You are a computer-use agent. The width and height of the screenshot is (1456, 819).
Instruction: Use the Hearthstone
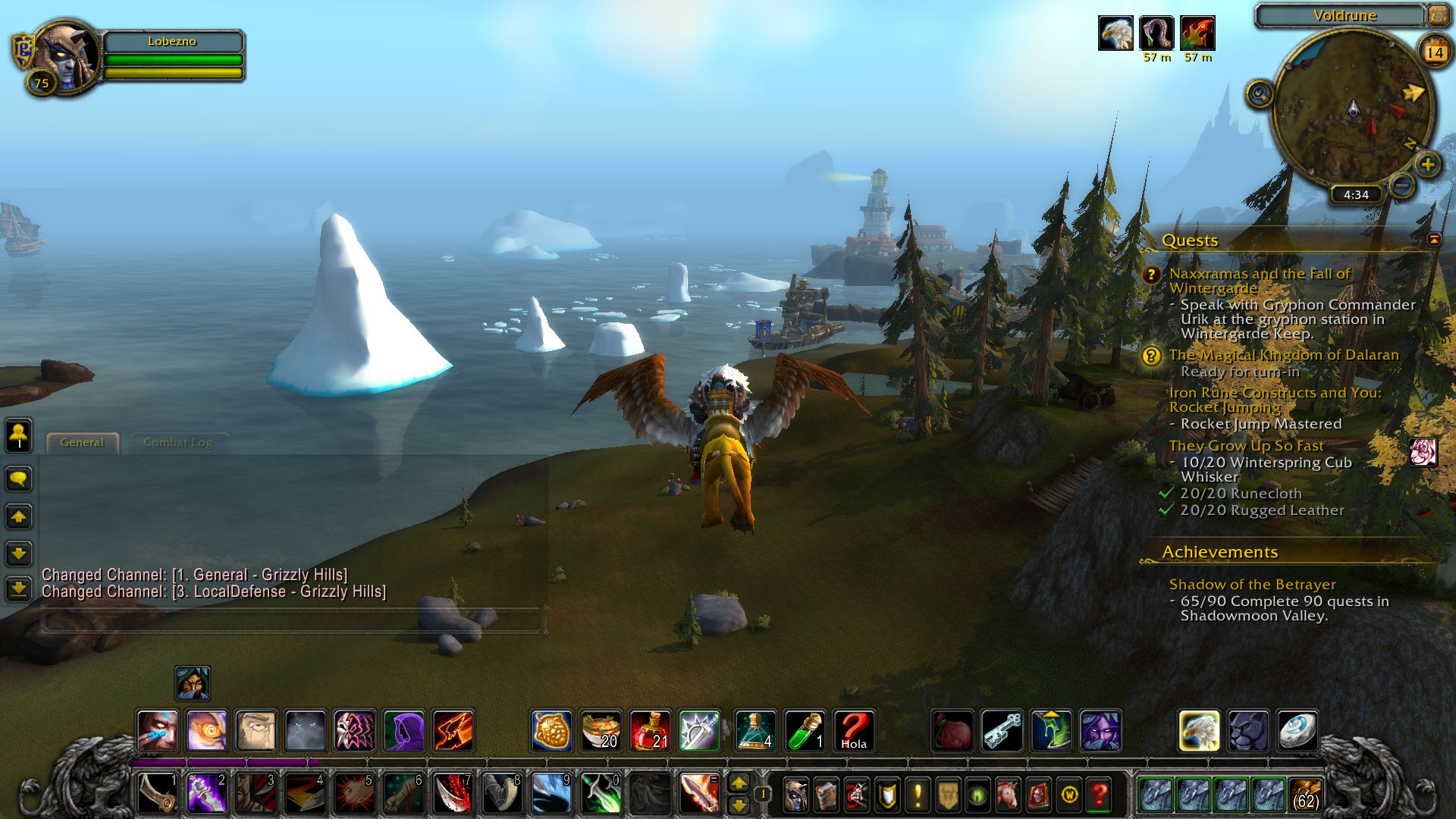point(1297,731)
